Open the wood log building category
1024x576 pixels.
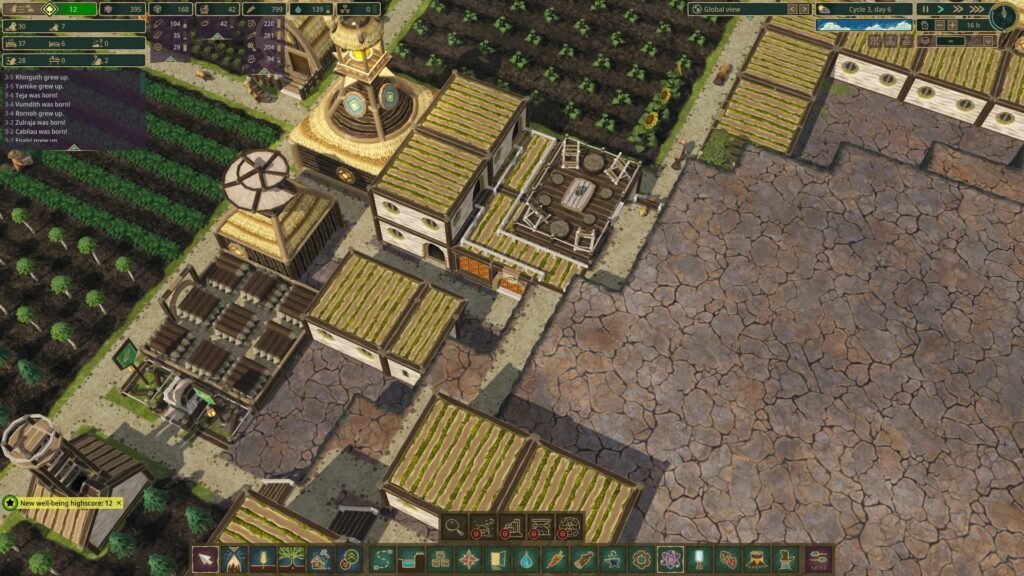coord(584,559)
